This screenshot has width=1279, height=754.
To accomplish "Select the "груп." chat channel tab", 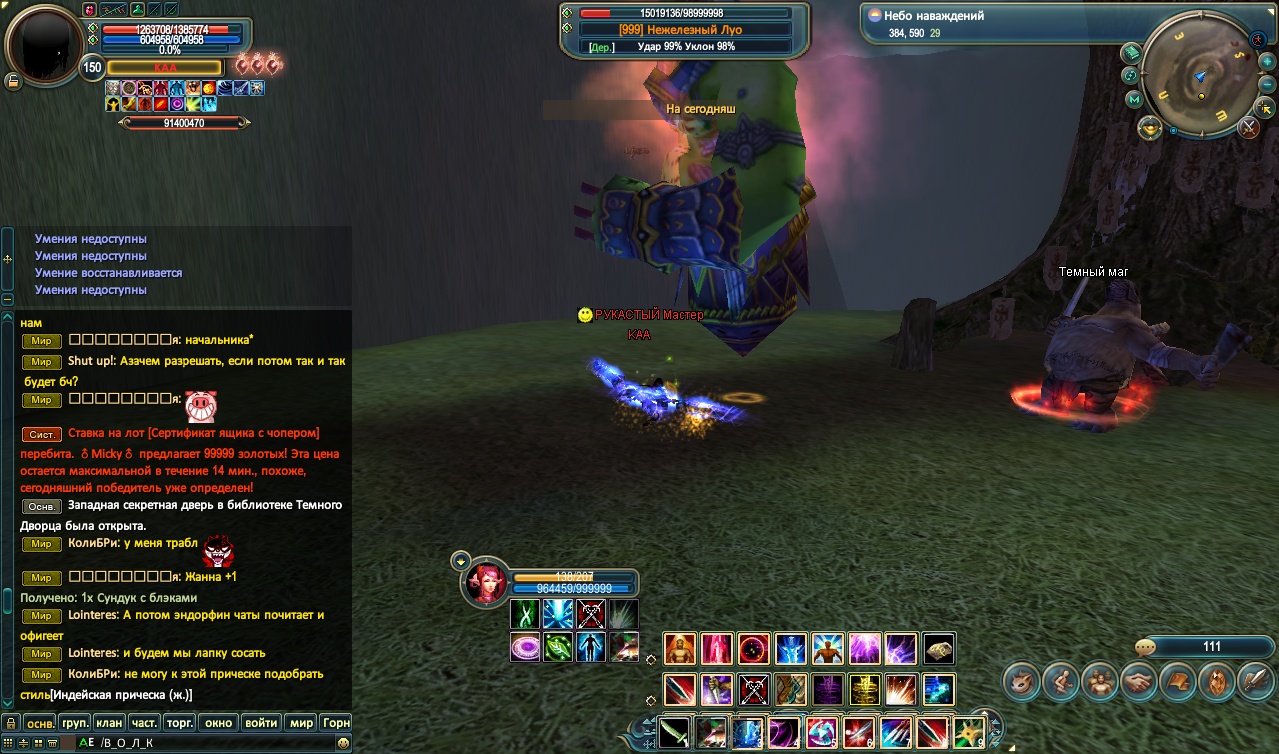I will pyautogui.click(x=76, y=722).
